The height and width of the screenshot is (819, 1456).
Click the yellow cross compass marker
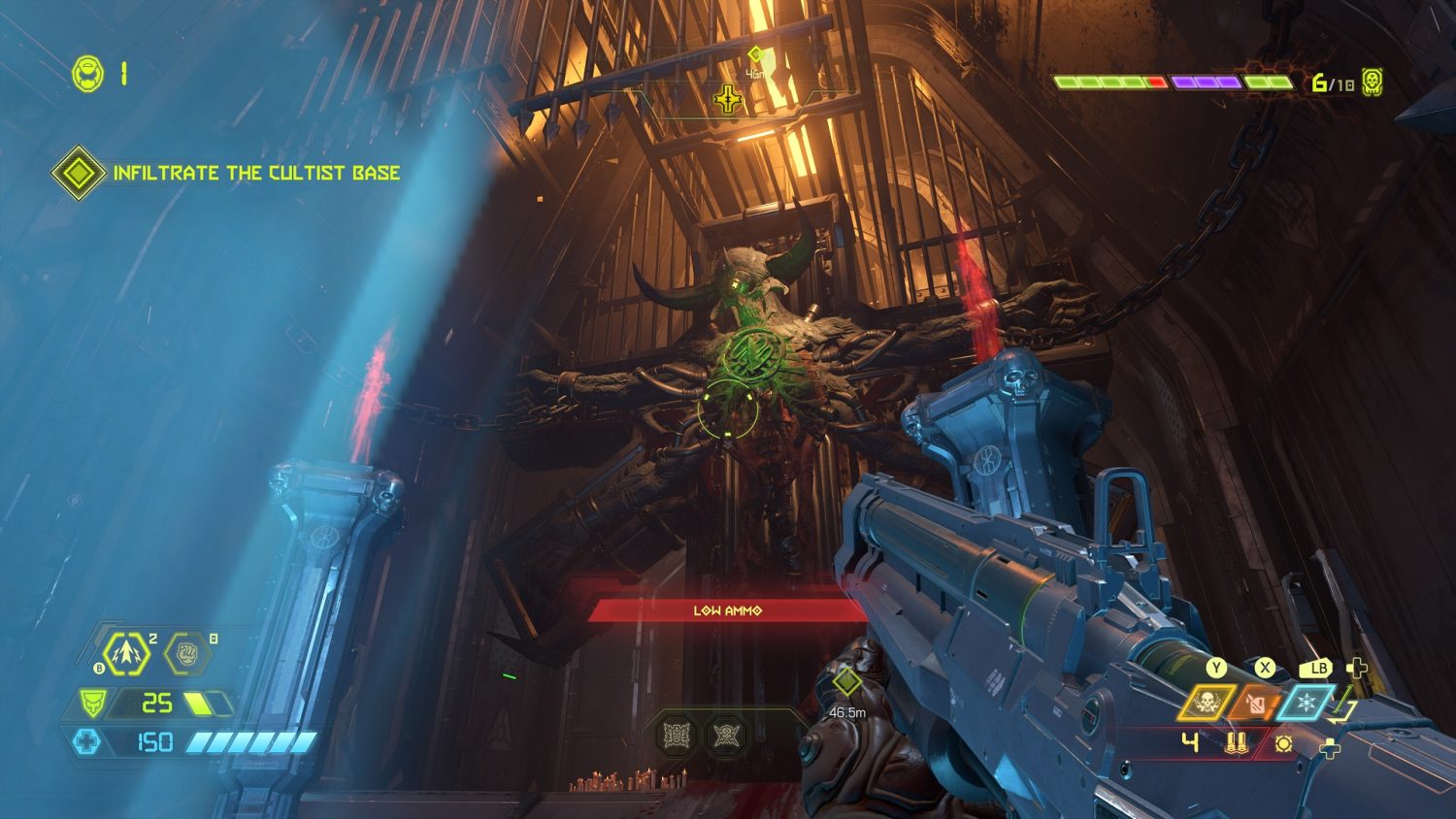click(x=727, y=99)
